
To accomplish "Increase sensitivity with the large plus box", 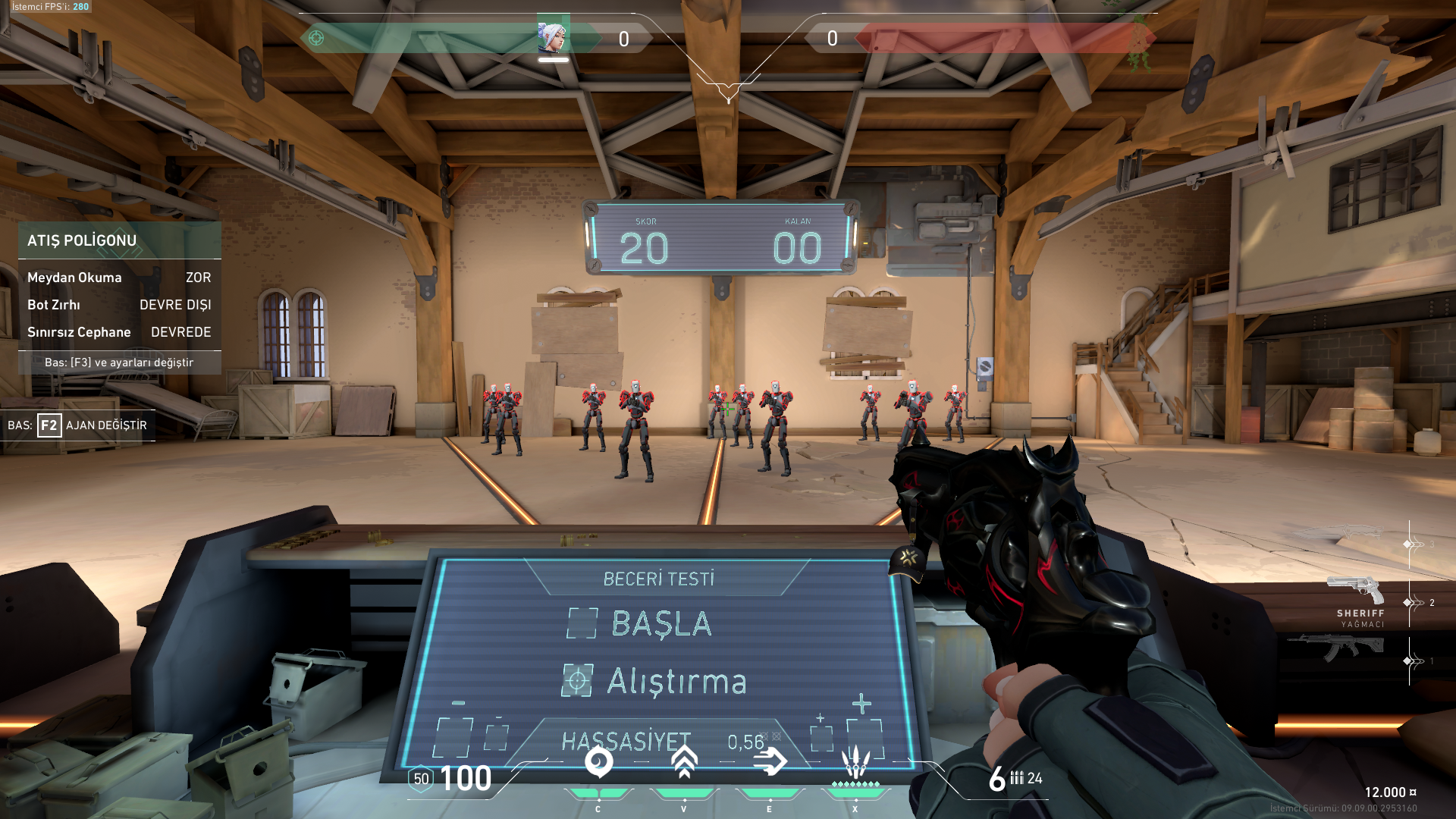I will [x=865, y=737].
